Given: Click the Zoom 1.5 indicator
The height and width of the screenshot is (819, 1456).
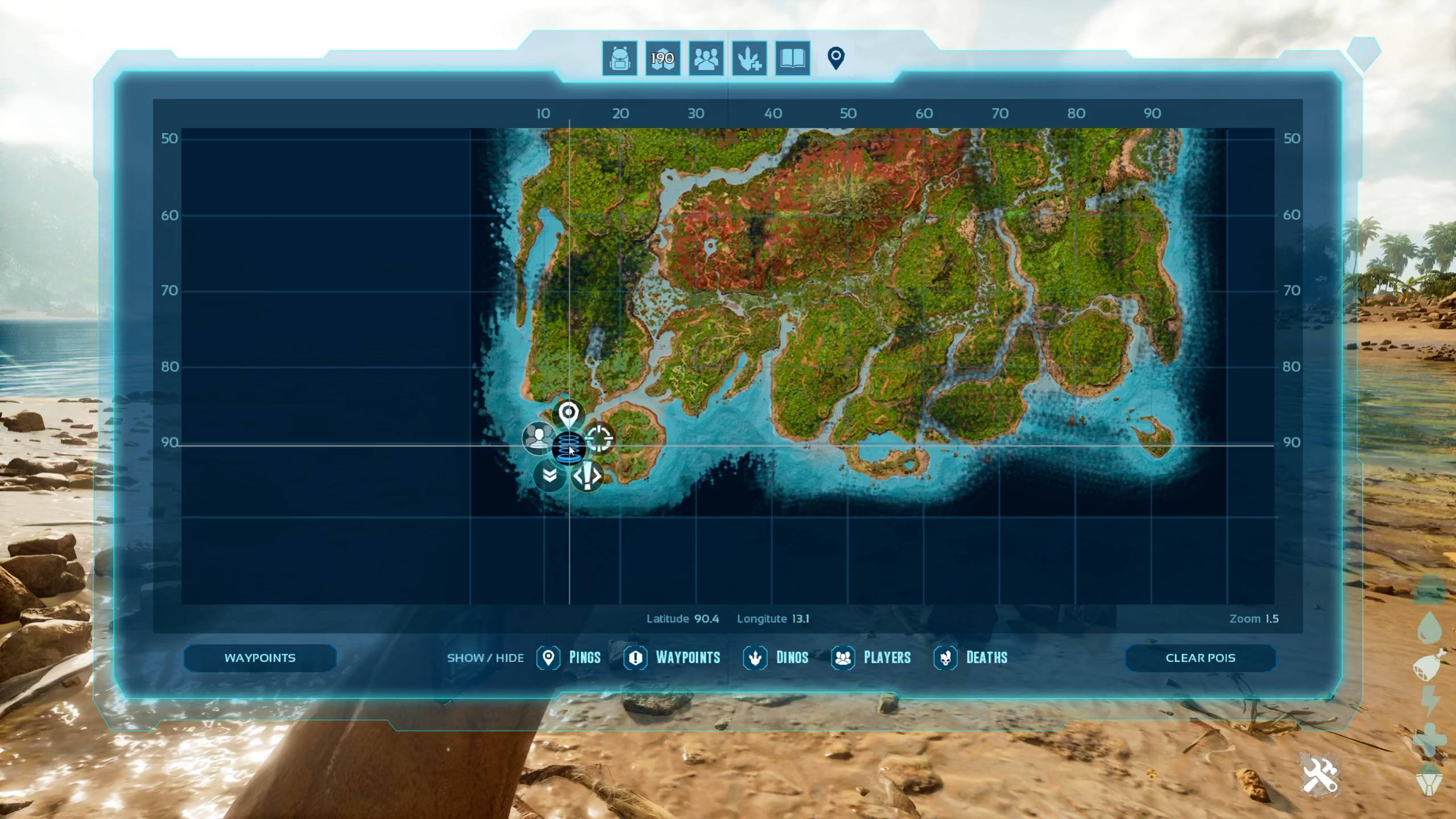Looking at the screenshot, I should 1256,618.
